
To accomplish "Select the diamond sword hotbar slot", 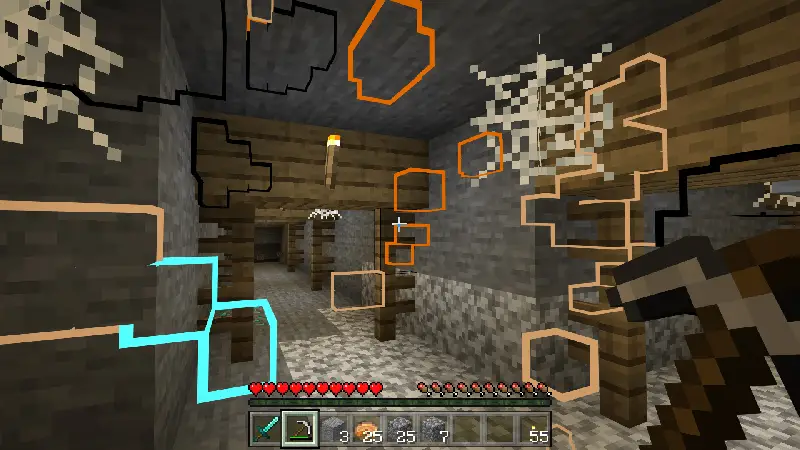I will [265, 430].
